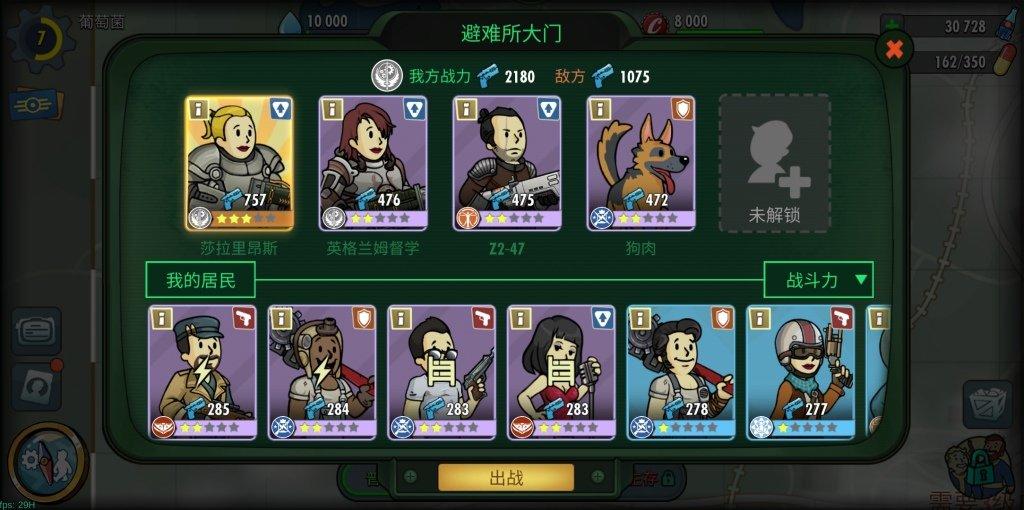The height and width of the screenshot is (510, 1024).
Task: Open the trash bin storage icon
Action: tap(987, 403)
